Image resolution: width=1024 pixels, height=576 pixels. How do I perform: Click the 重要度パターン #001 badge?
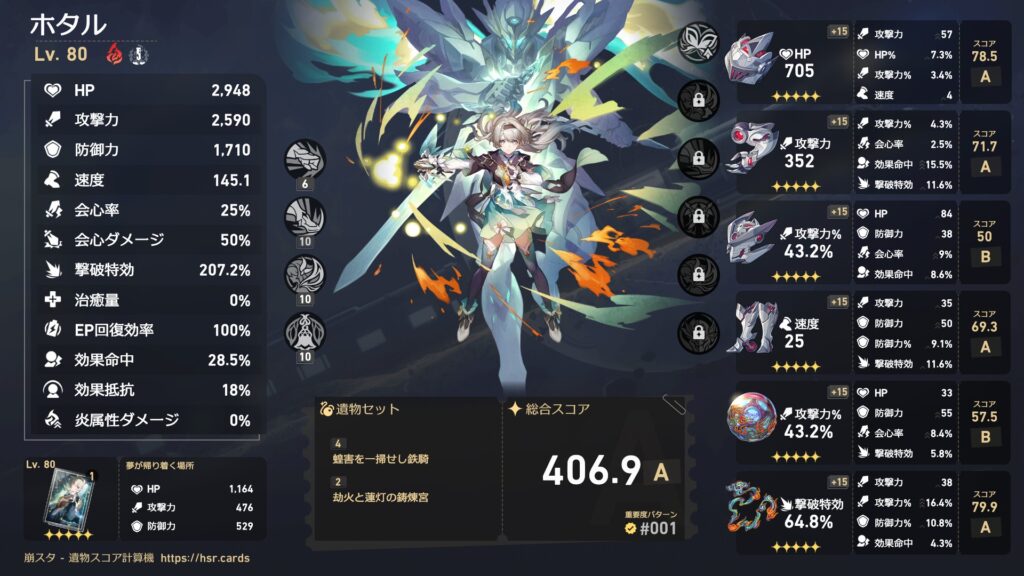(650, 525)
